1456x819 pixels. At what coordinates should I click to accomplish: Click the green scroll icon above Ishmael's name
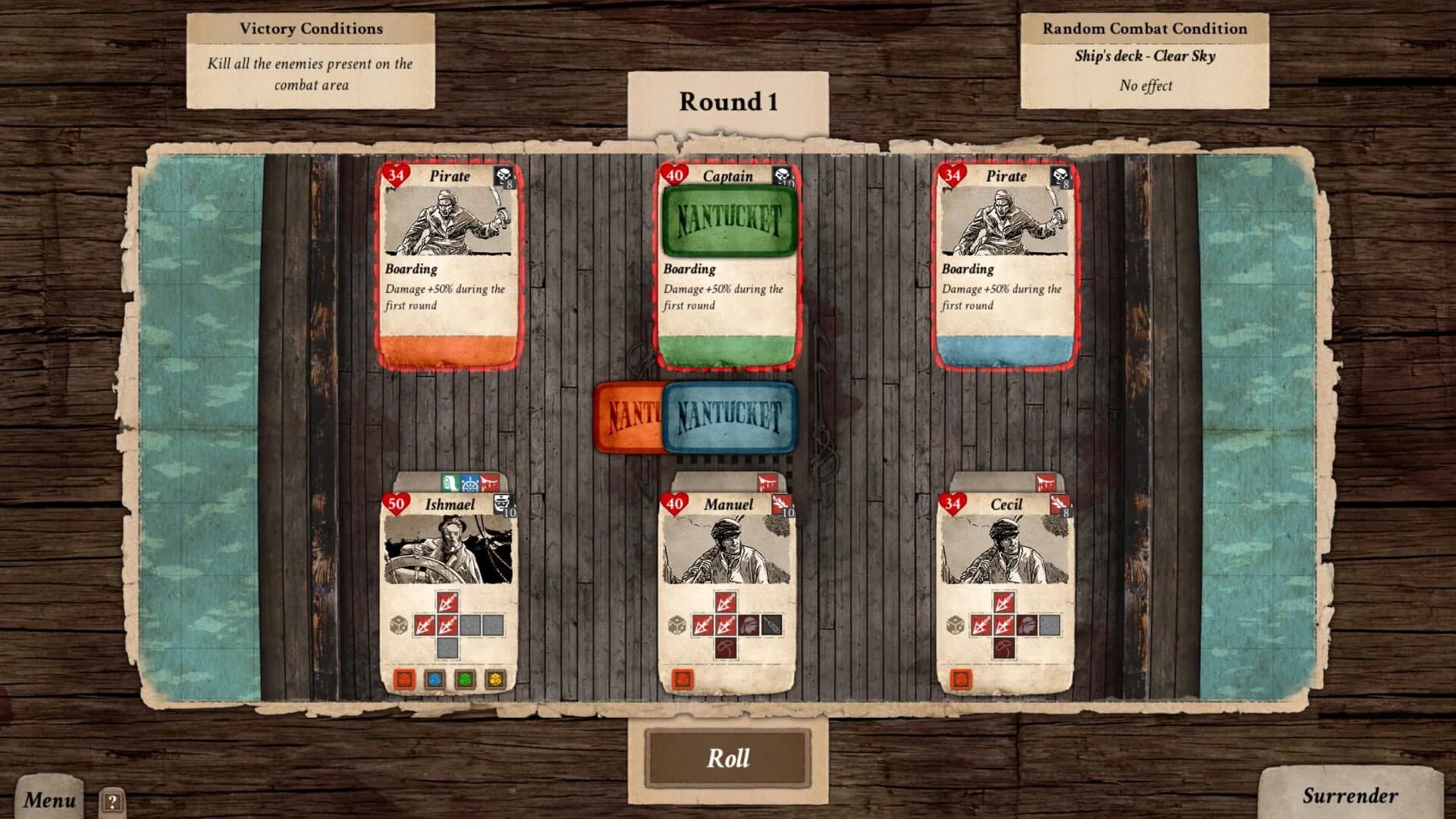pyautogui.click(x=450, y=482)
